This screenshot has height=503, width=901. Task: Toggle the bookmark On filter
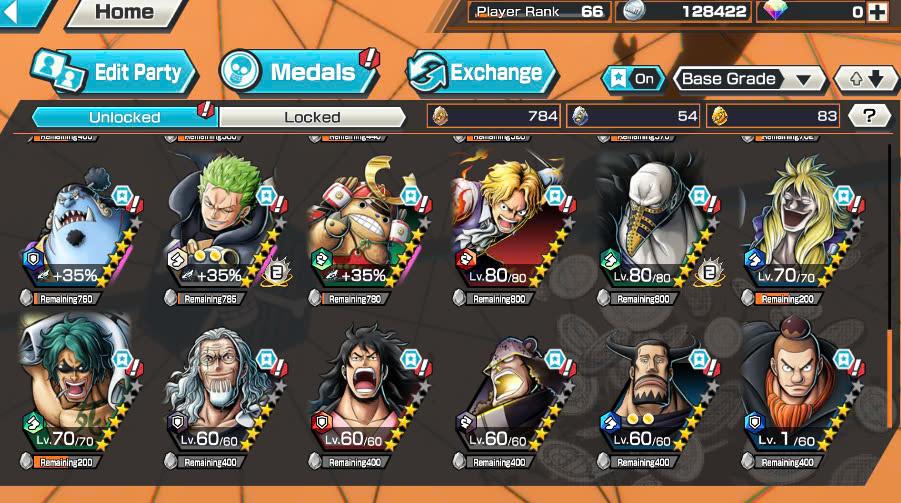click(x=633, y=79)
